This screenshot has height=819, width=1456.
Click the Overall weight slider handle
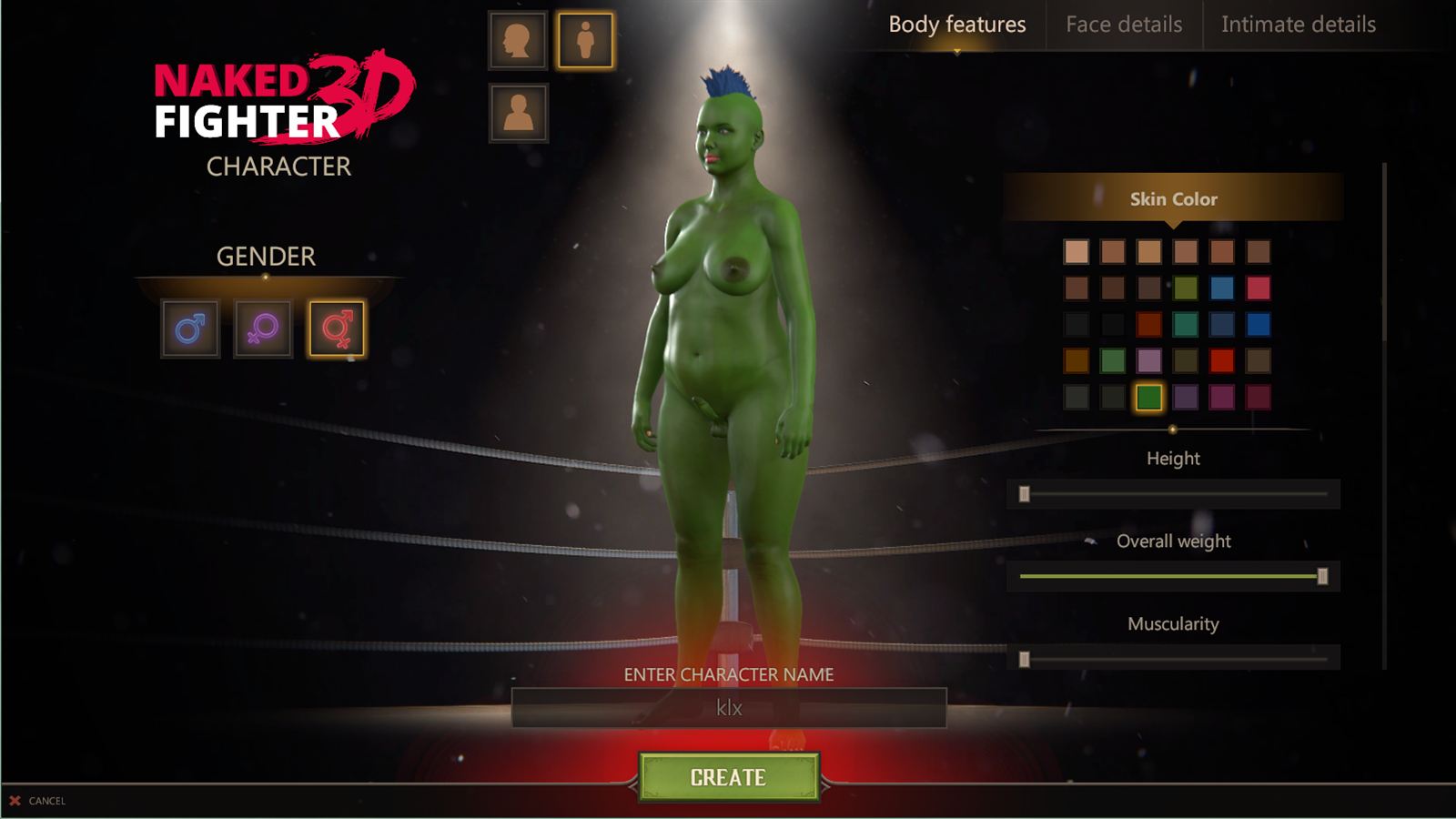tap(1324, 575)
